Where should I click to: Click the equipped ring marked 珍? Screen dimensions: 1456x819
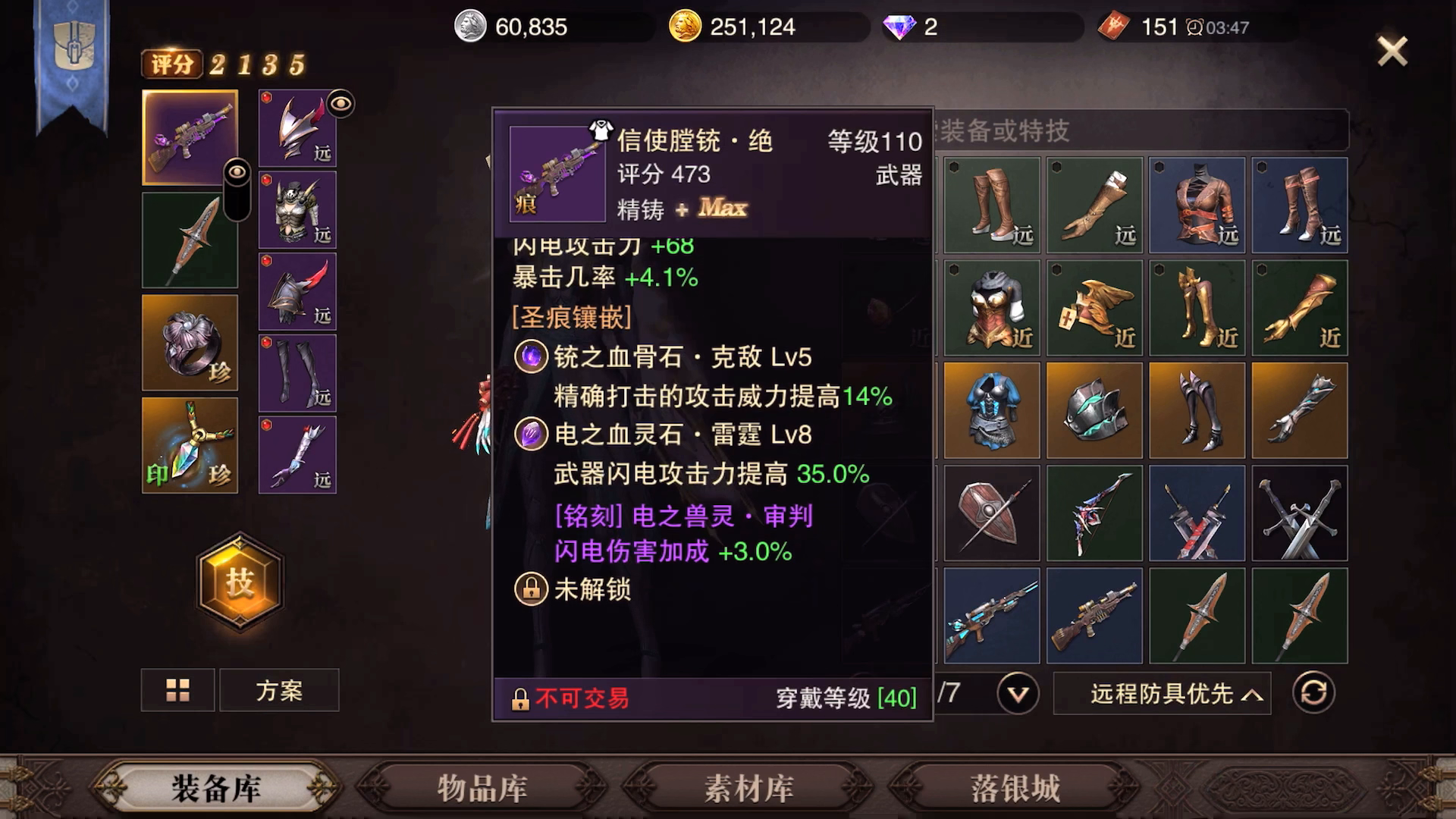click(x=190, y=343)
